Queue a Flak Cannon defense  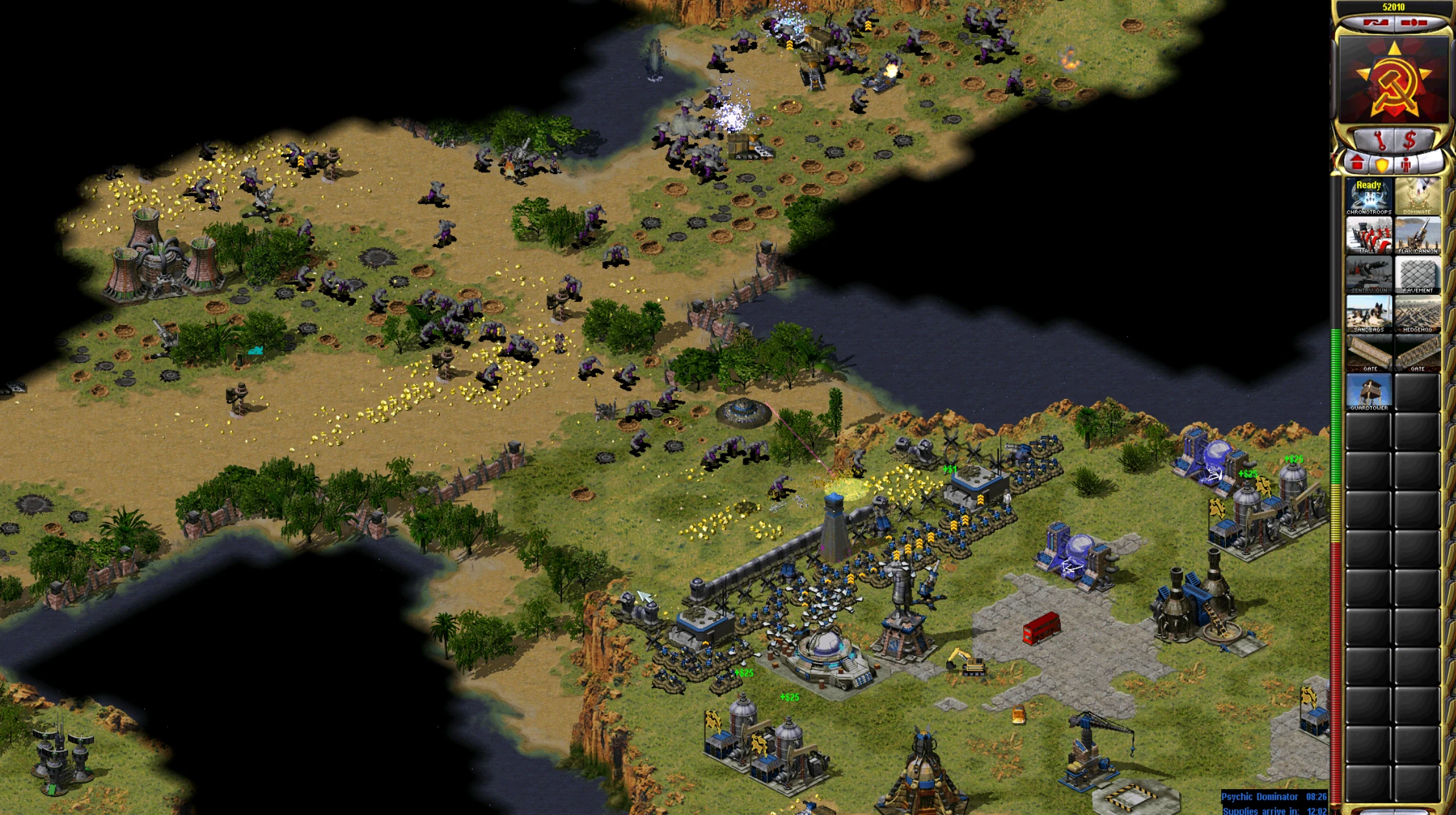(x=1417, y=235)
